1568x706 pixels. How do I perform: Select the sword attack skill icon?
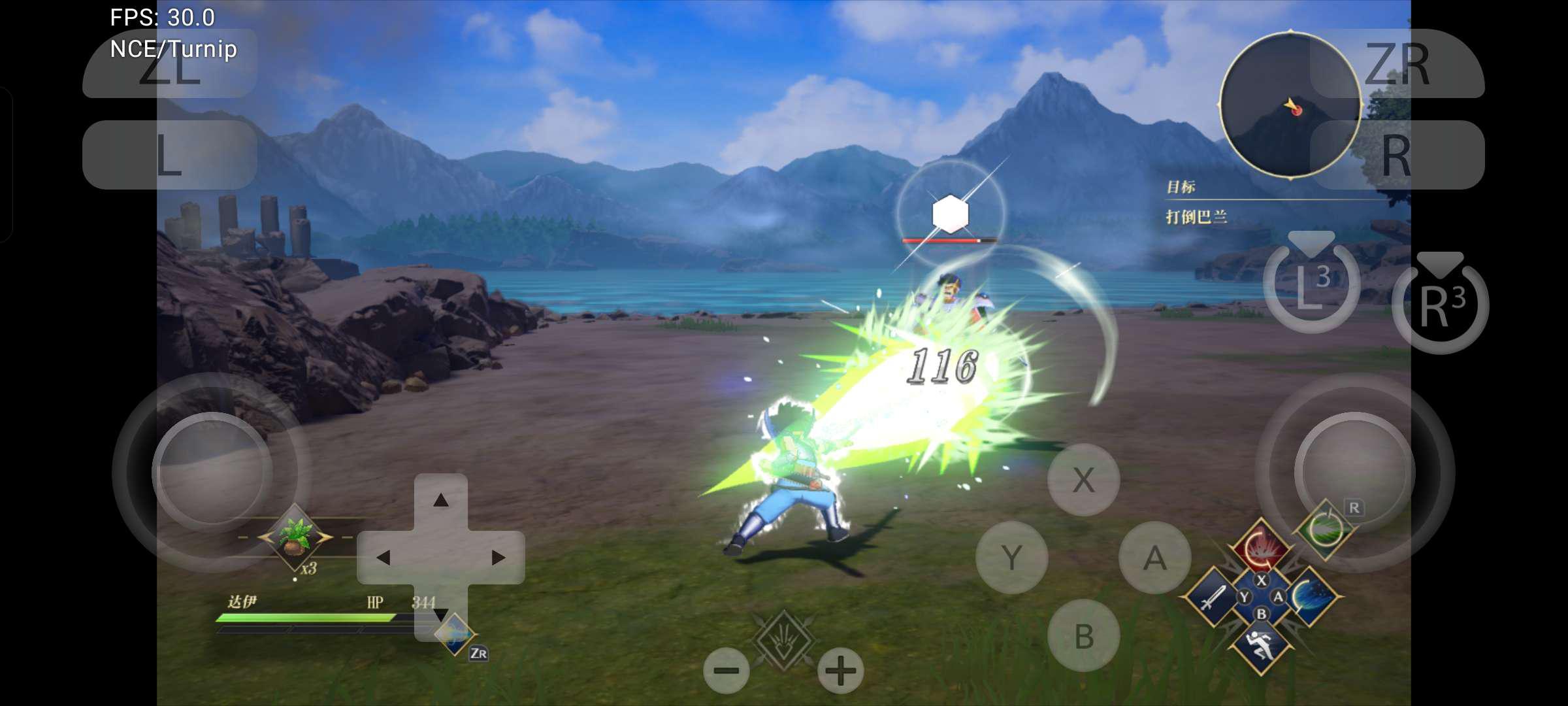[1212, 597]
